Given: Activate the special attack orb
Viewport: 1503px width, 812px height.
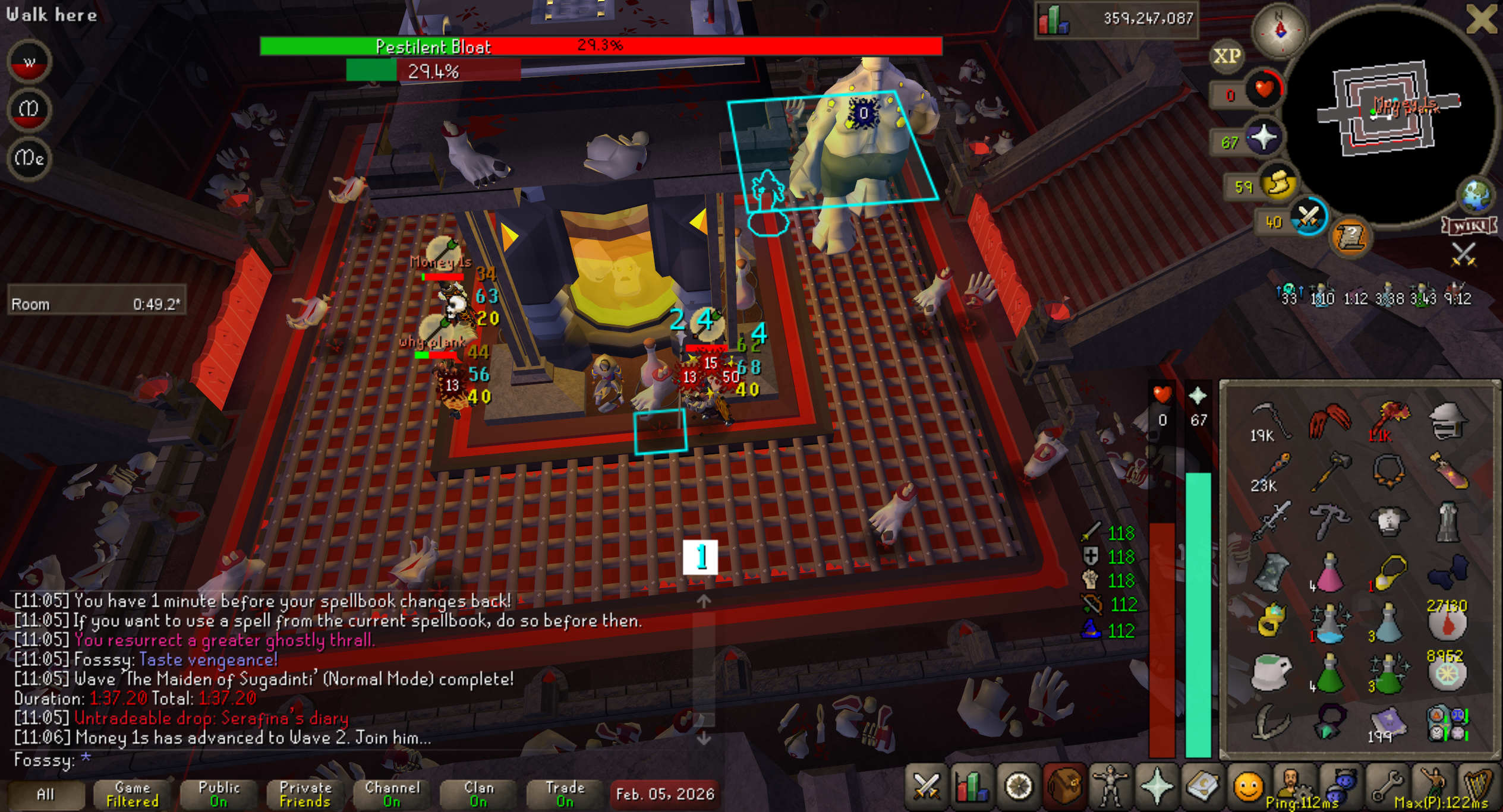Looking at the screenshot, I should click(1307, 217).
